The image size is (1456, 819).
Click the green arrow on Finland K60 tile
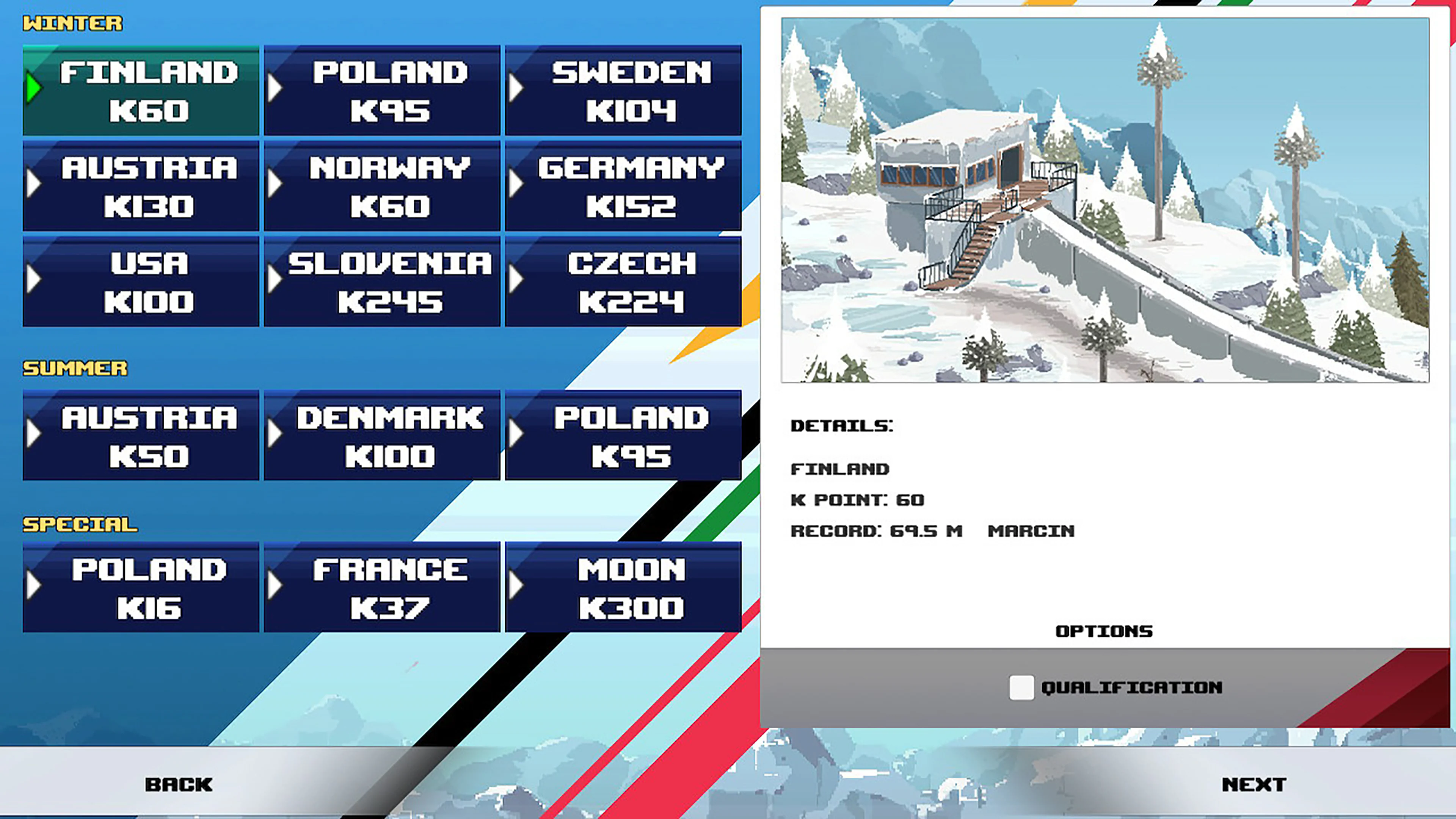coord(35,88)
